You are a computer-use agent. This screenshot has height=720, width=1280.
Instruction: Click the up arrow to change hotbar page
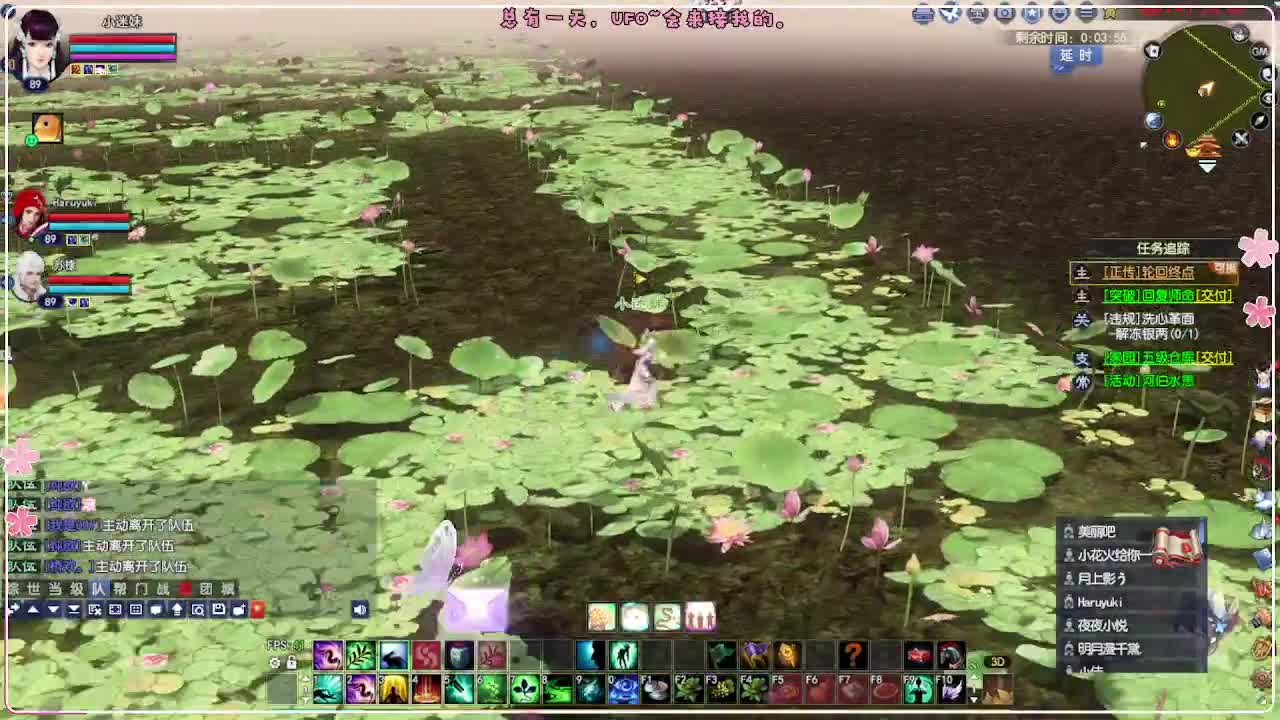click(306, 677)
